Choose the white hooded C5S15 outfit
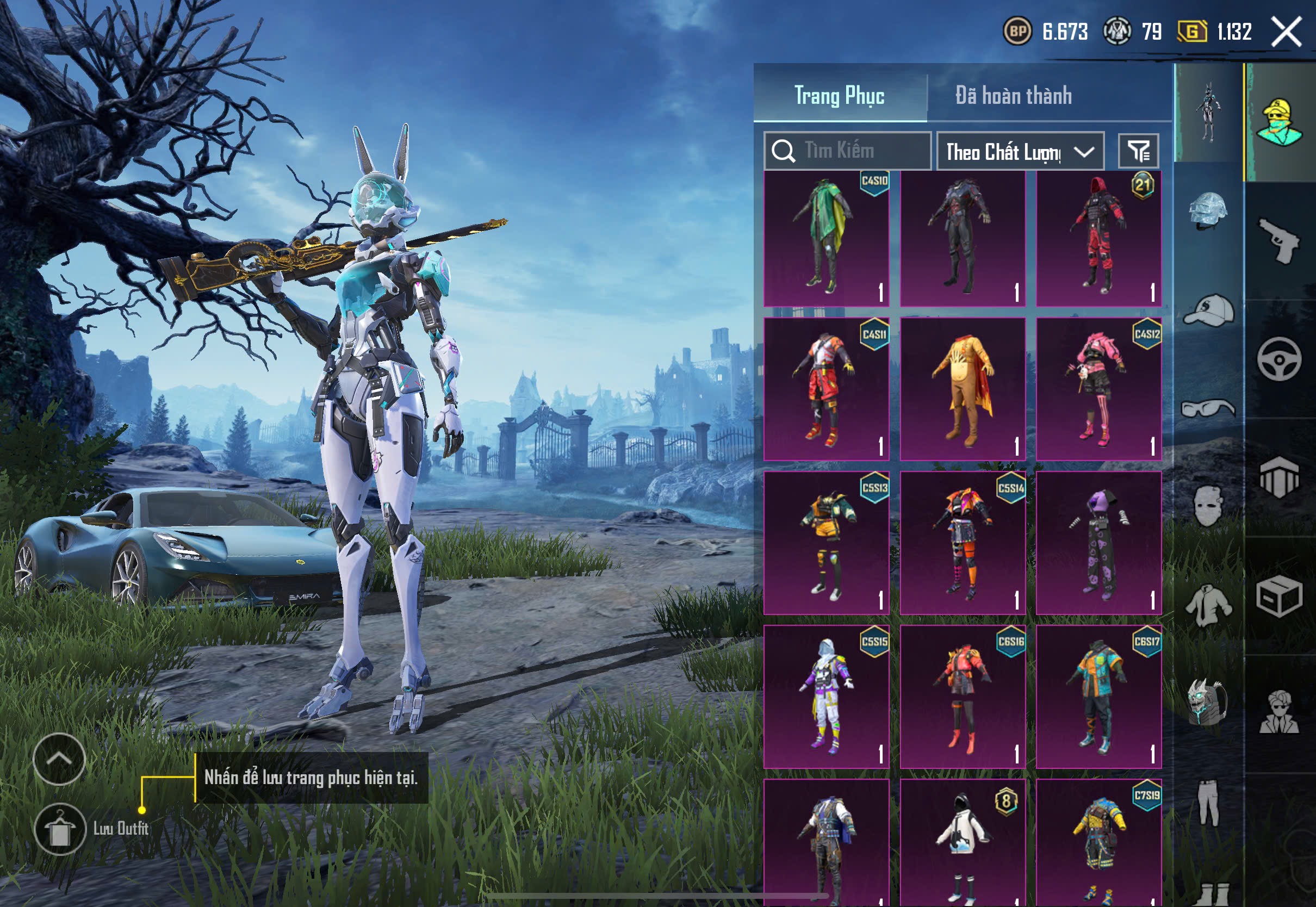The height and width of the screenshot is (907, 1316). tap(826, 697)
